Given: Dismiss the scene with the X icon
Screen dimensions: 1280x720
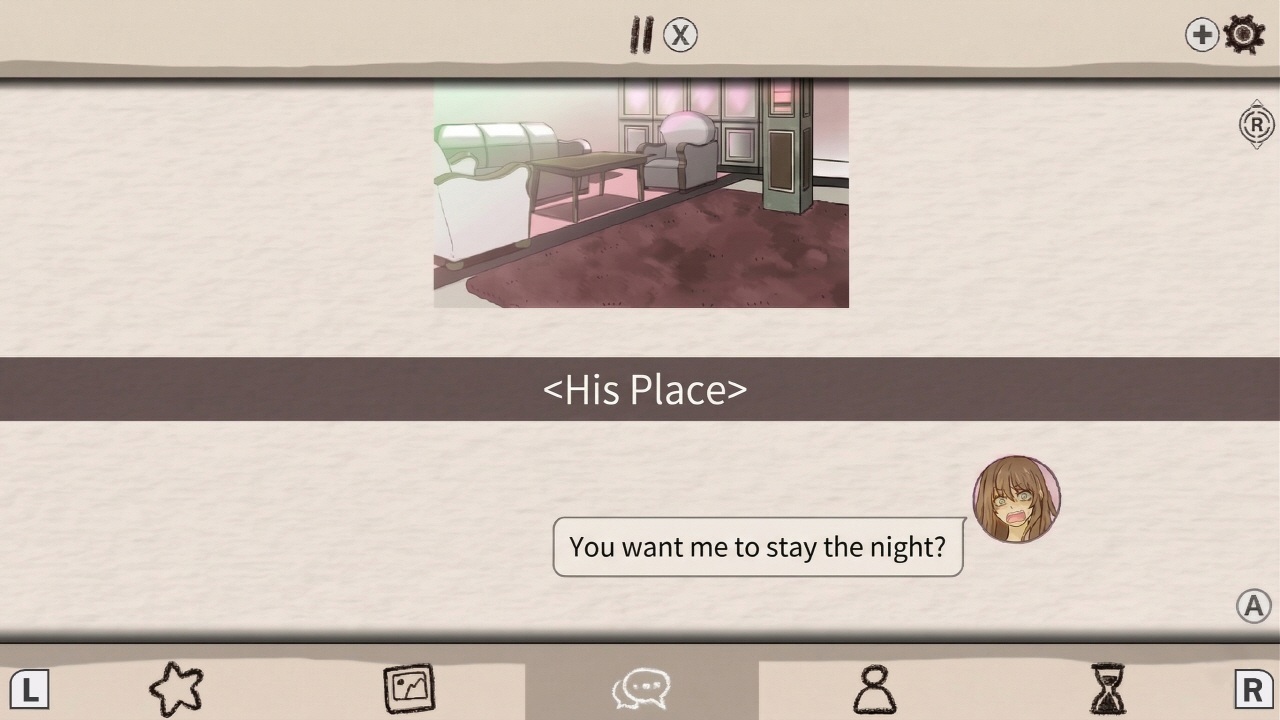Looking at the screenshot, I should (x=679, y=33).
